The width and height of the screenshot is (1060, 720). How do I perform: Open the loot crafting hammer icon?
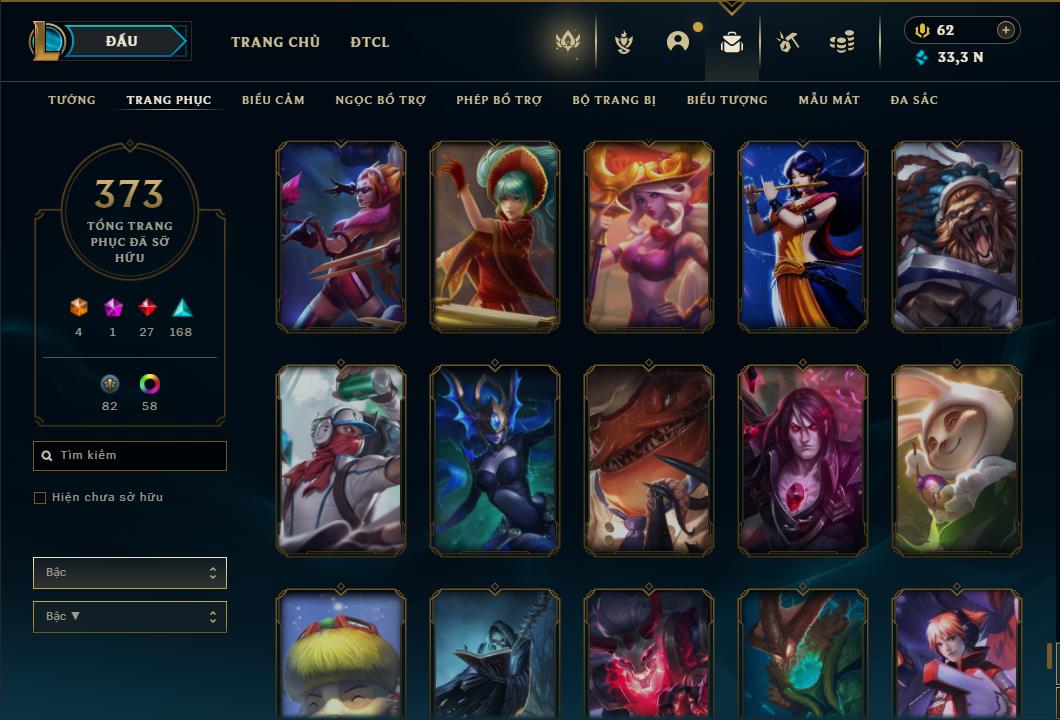(x=788, y=42)
